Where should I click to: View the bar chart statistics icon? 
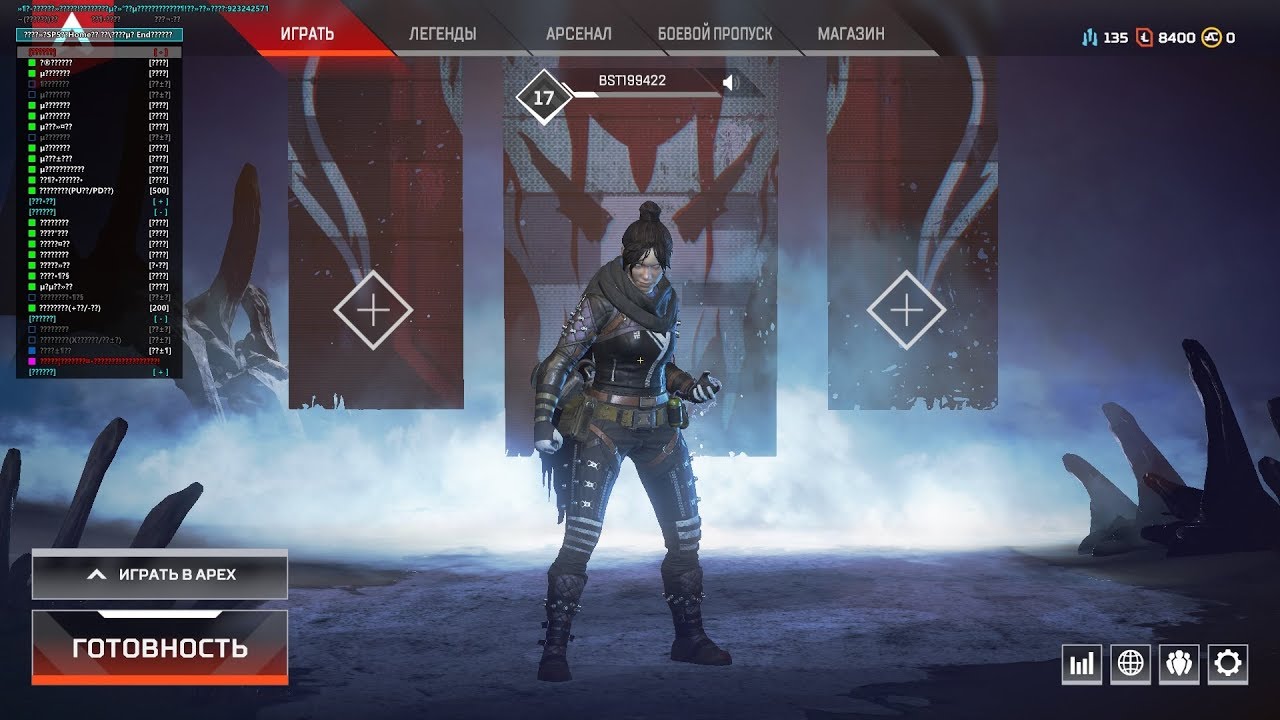click(x=1082, y=664)
